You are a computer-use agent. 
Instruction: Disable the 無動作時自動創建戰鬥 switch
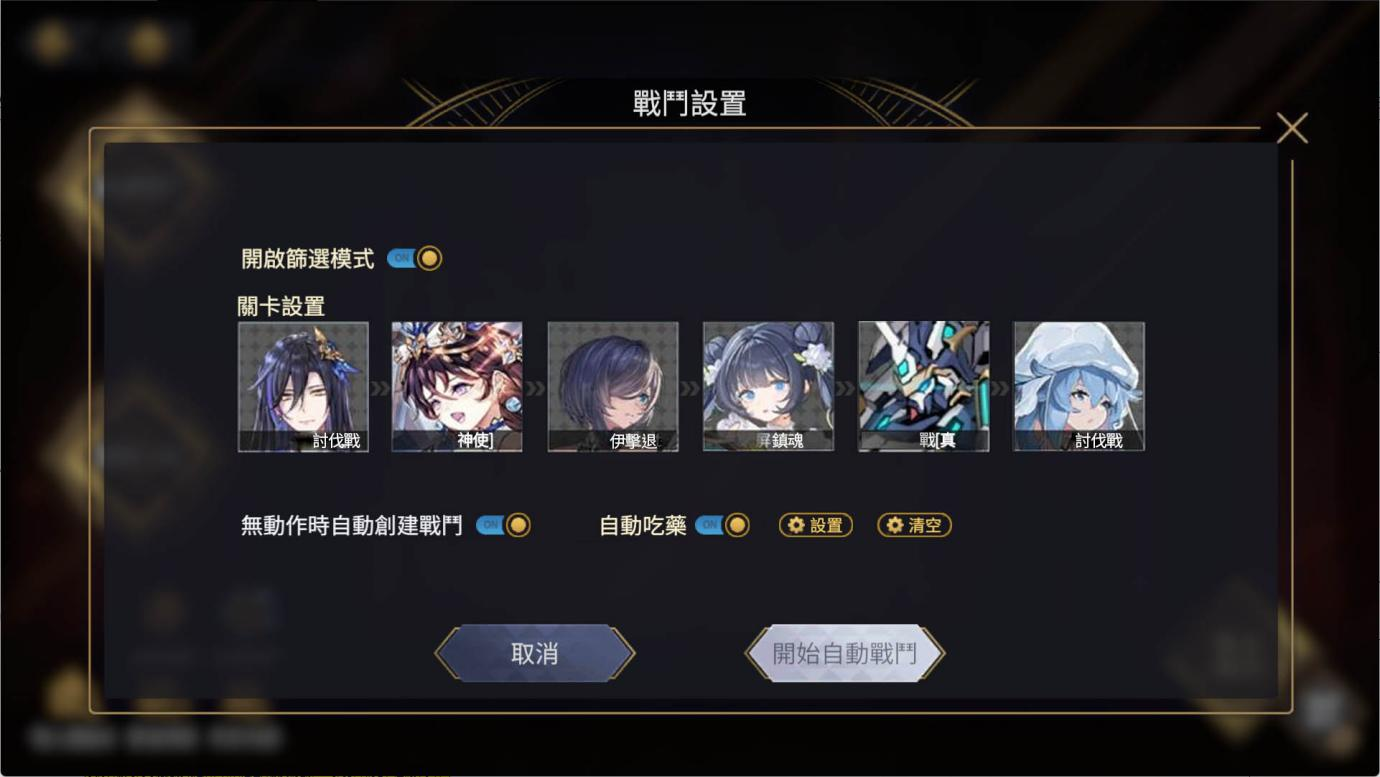click(x=503, y=524)
